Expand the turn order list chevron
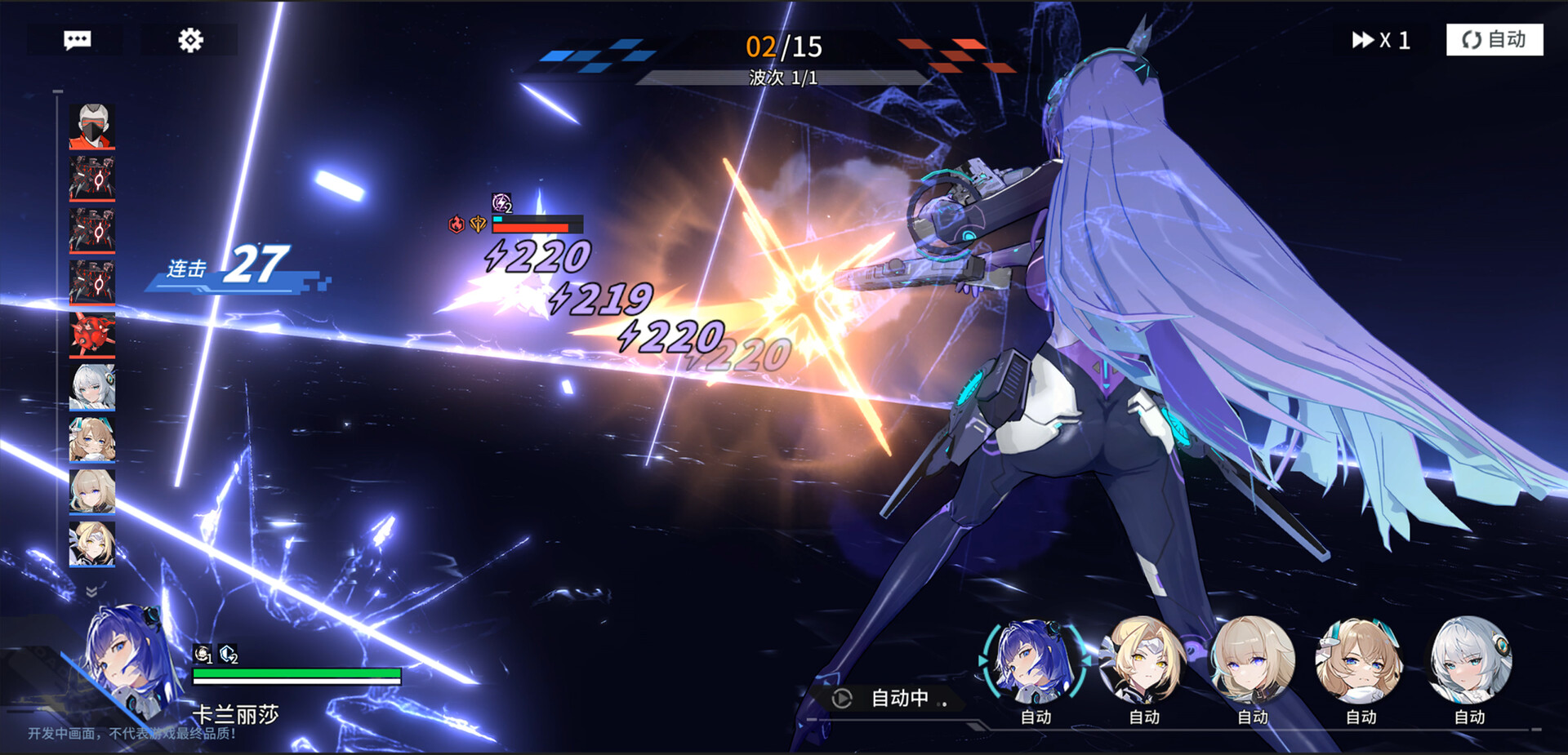This screenshot has height=755, width=1568. pos(91,590)
